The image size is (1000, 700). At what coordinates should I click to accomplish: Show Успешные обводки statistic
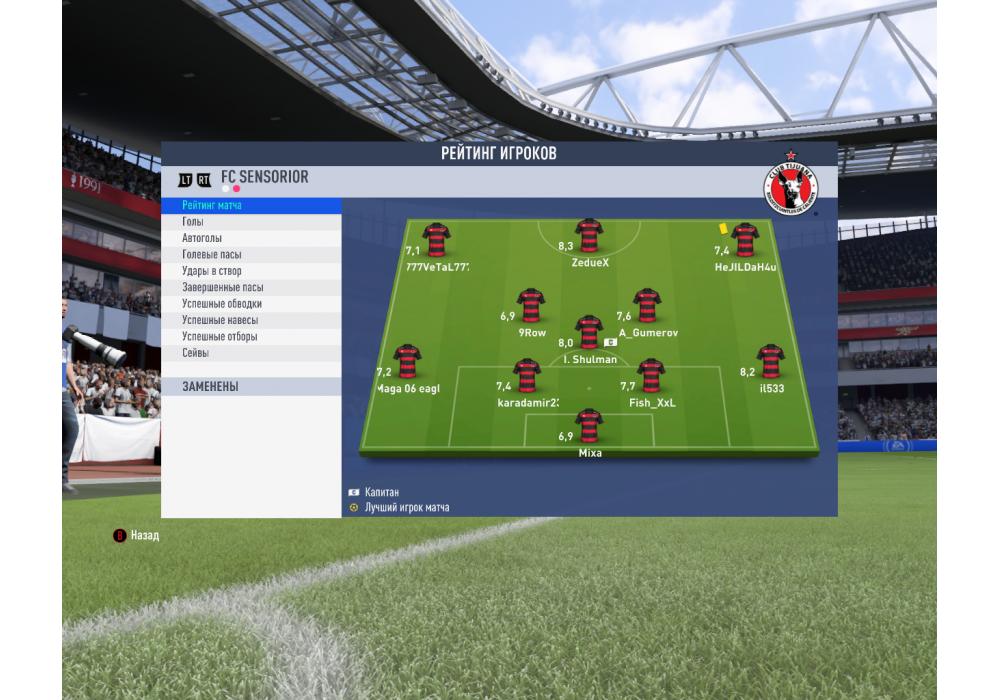point(250,304)
